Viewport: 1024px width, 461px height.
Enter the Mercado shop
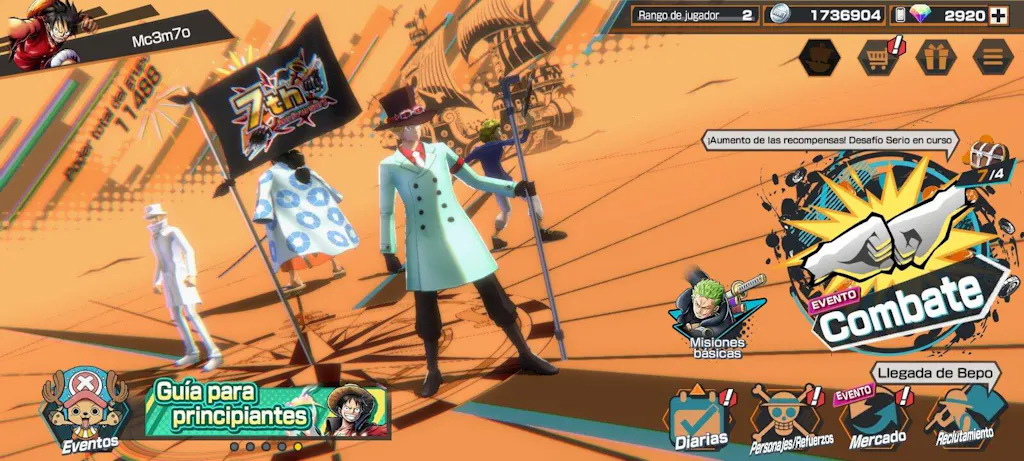[x=877, y=418]
